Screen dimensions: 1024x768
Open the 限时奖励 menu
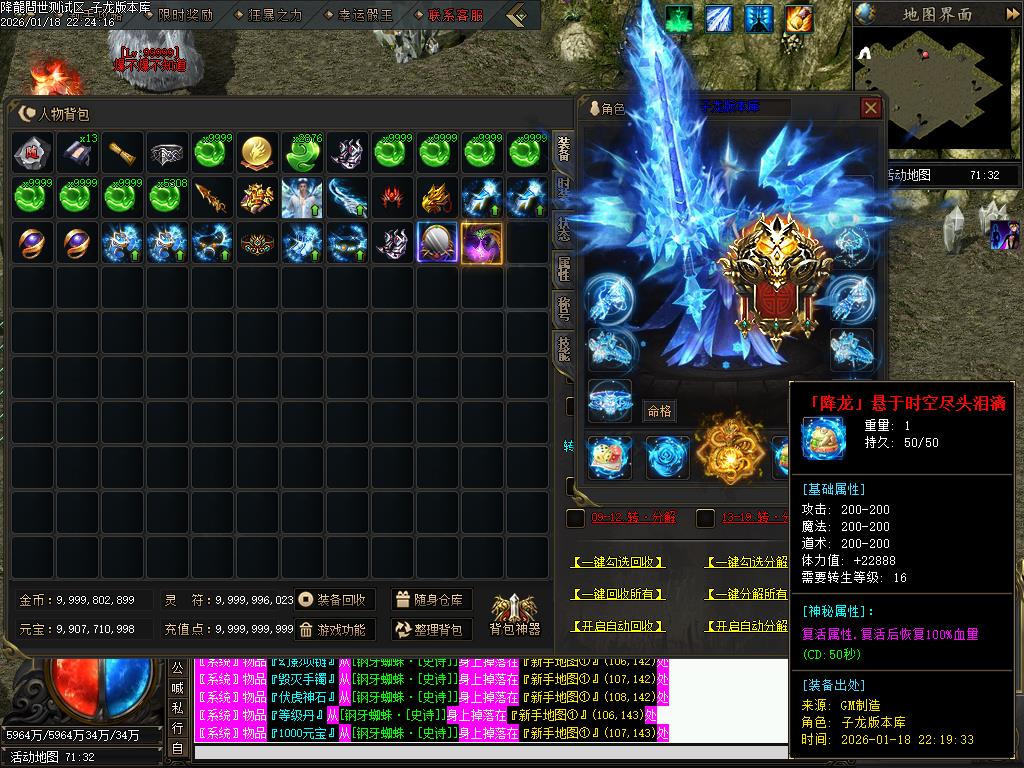click(186, 15)
